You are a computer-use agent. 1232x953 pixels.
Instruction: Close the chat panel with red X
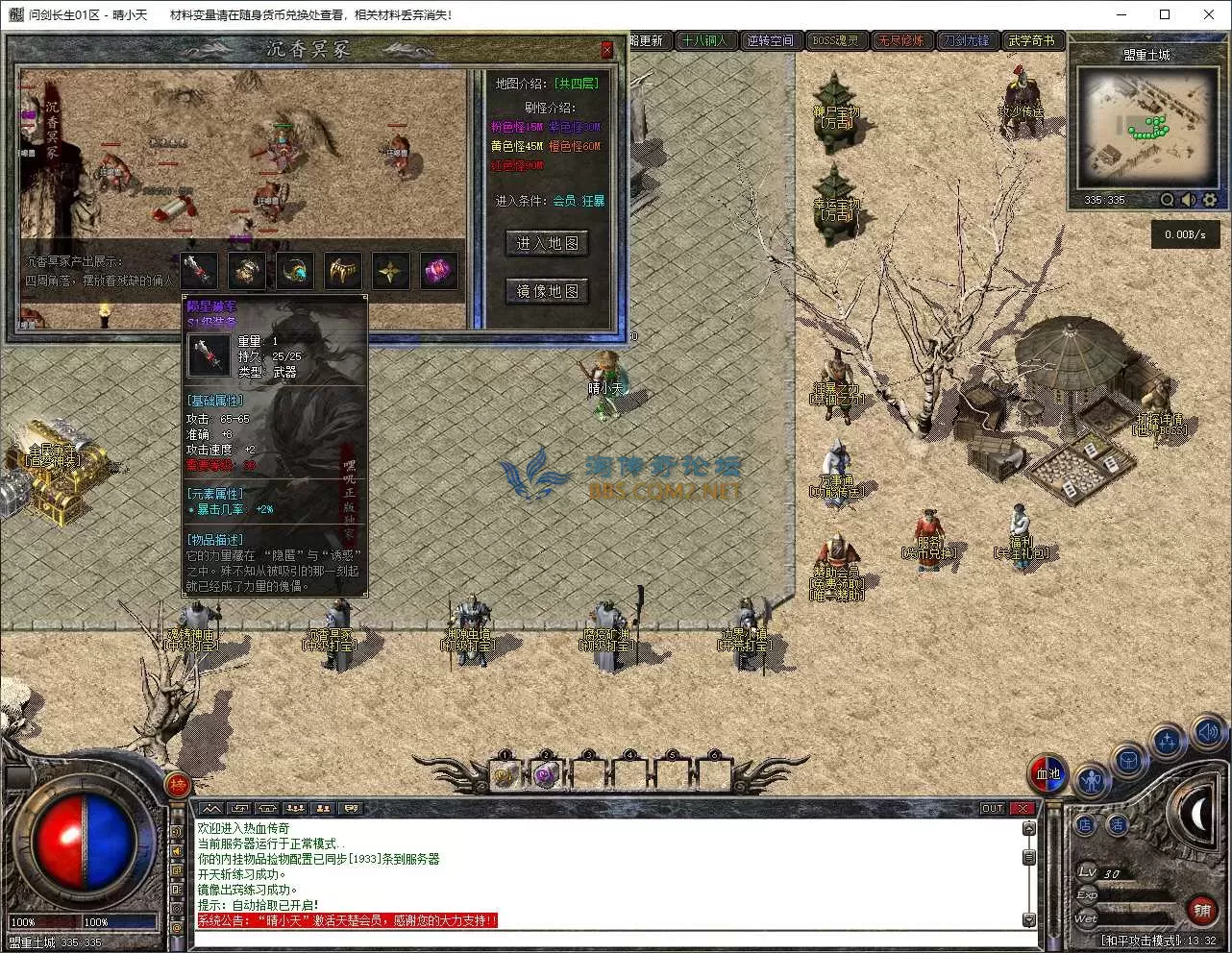coord(1023,809)
